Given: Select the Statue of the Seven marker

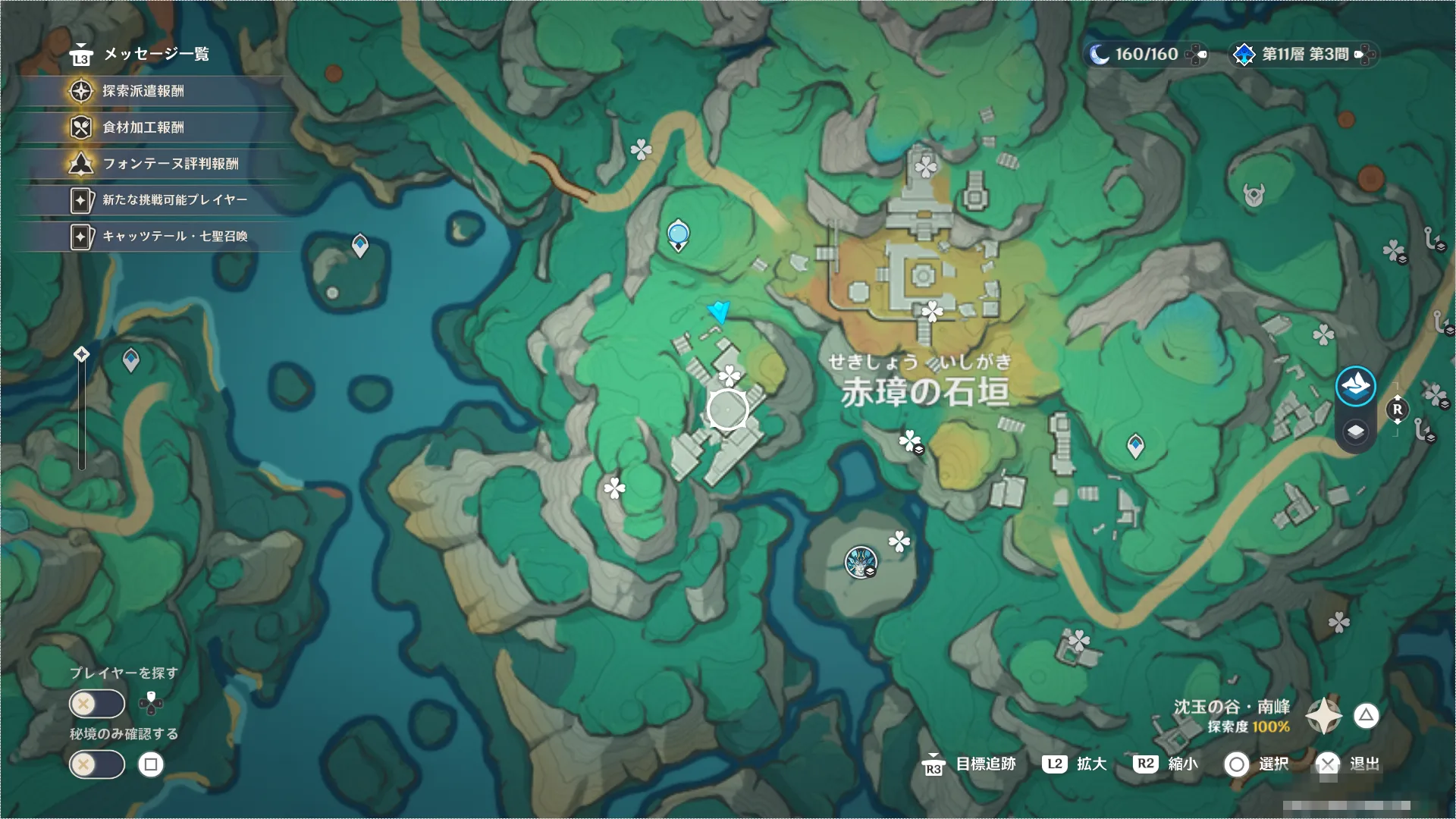Looking at the screenshot, I should 678,234.
